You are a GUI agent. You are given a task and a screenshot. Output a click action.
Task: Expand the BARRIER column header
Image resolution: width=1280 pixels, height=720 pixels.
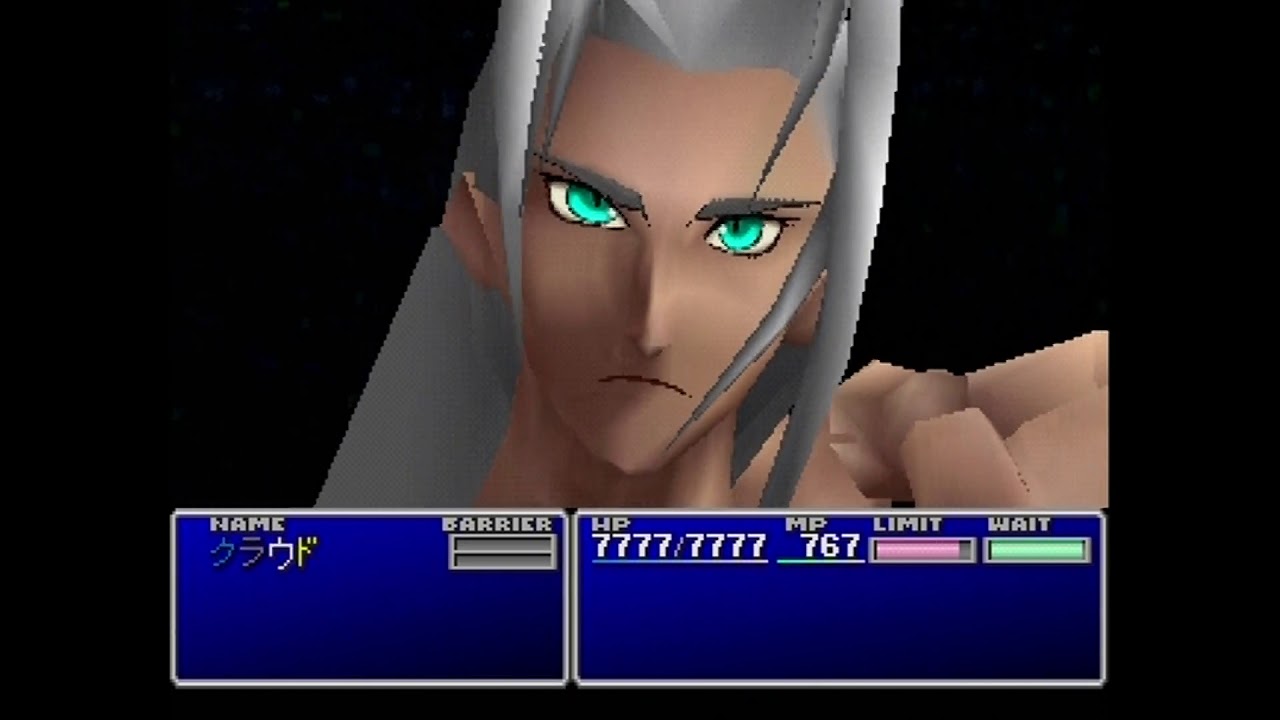(499, 523)
